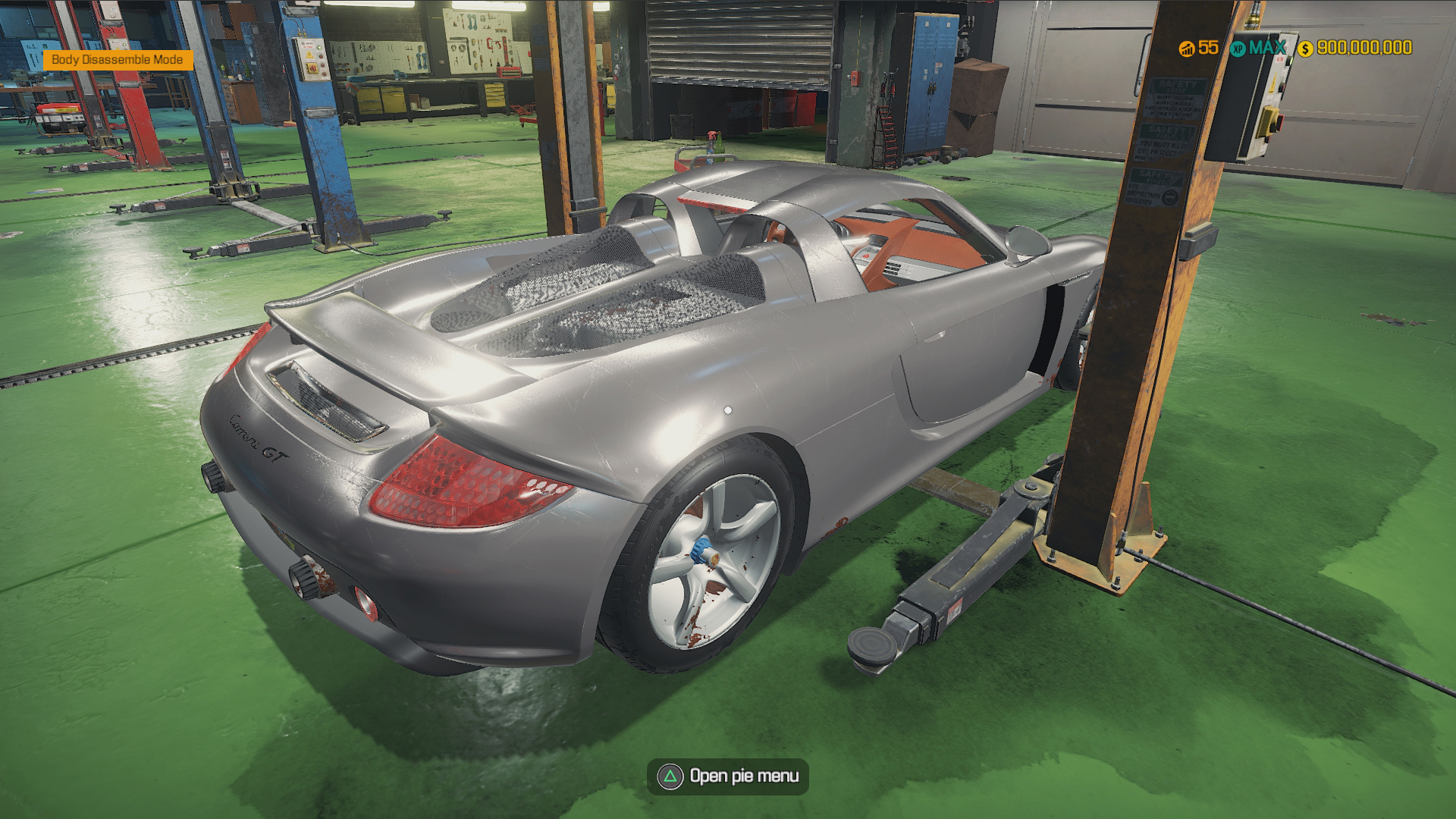
Task: Click the orange skill points bar-chart icon
Action: [1185, 49]
